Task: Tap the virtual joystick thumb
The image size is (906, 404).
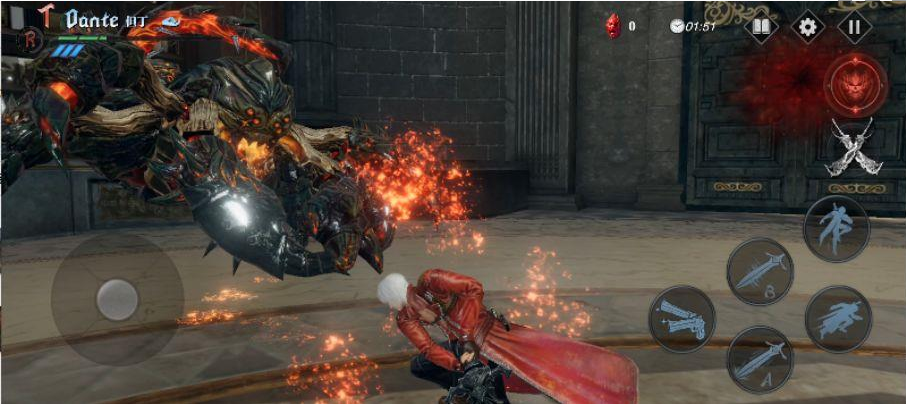Action: [117, 299]
